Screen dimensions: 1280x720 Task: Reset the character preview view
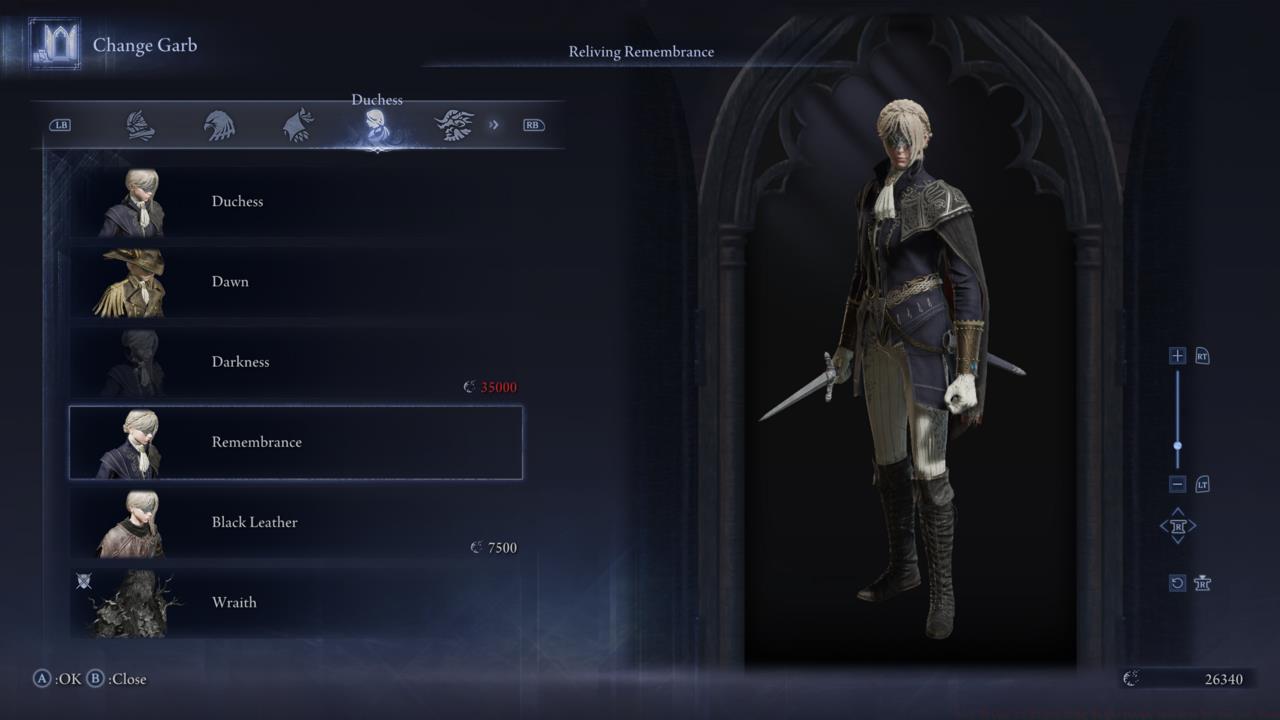click(x=1177, y=583)
